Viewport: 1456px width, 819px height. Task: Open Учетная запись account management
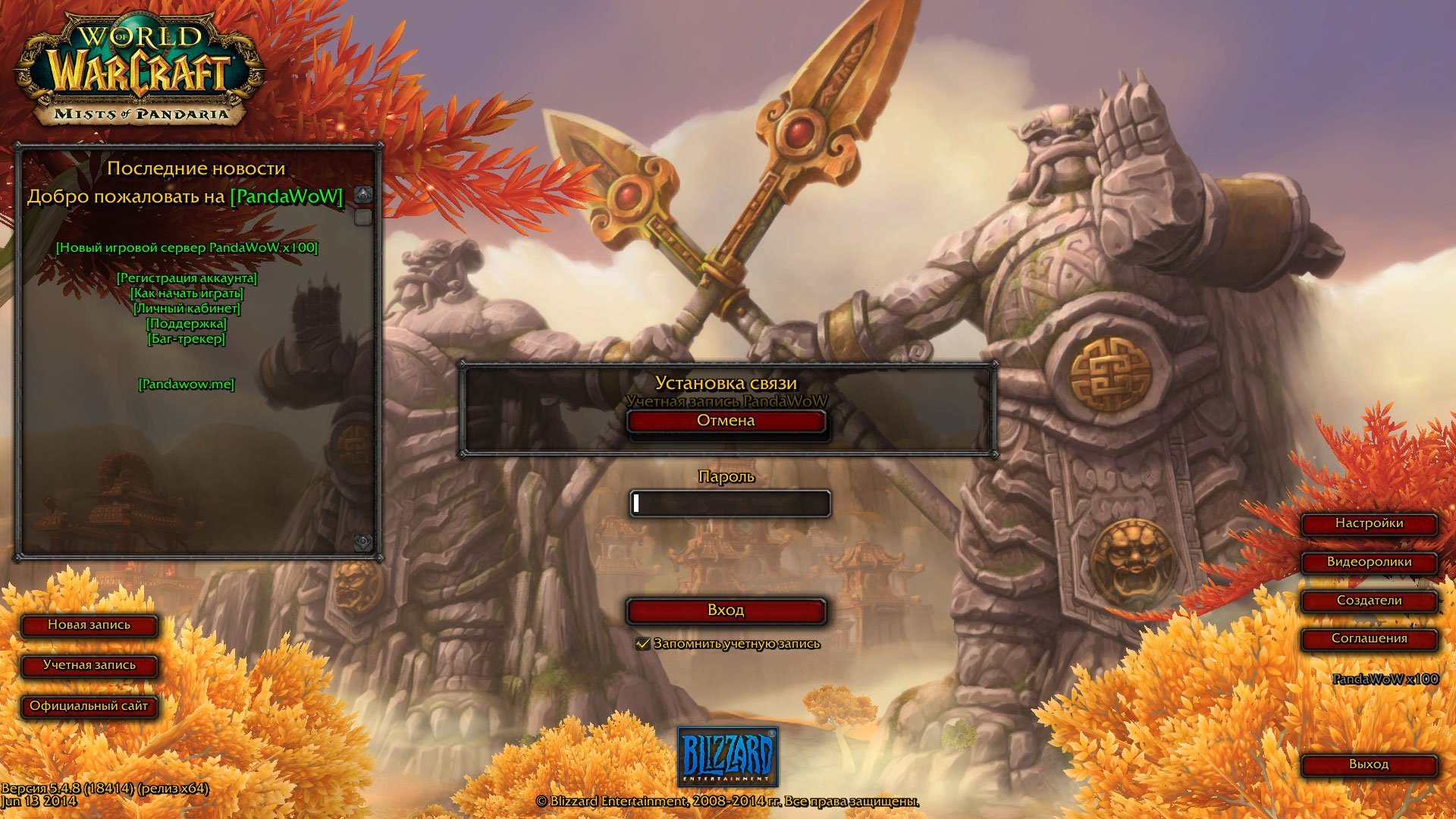pyautogui.click(x=89, y=665)
